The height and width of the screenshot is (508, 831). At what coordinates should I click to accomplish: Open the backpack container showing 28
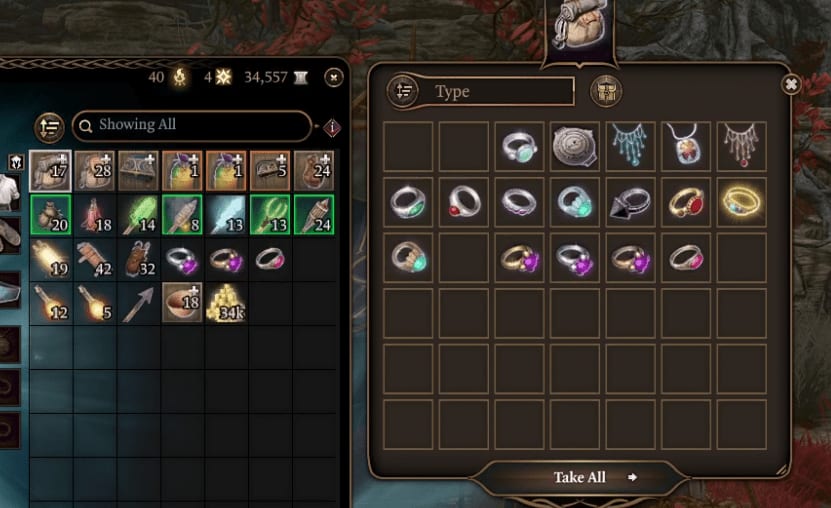pos(95,171)
